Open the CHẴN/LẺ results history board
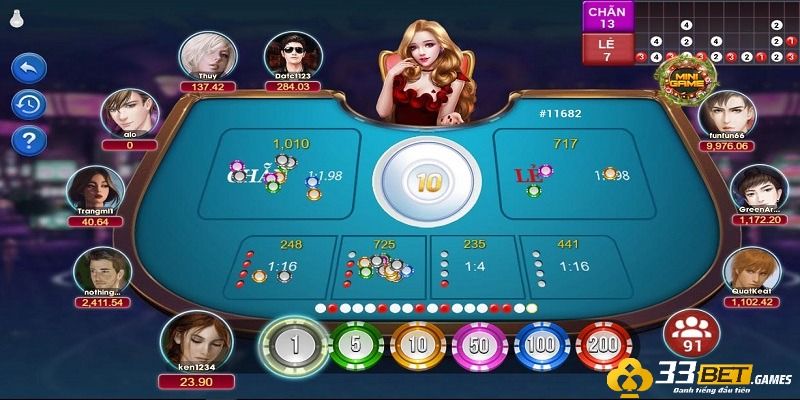Viewport: 800px width, 400px height. [690, 32]
